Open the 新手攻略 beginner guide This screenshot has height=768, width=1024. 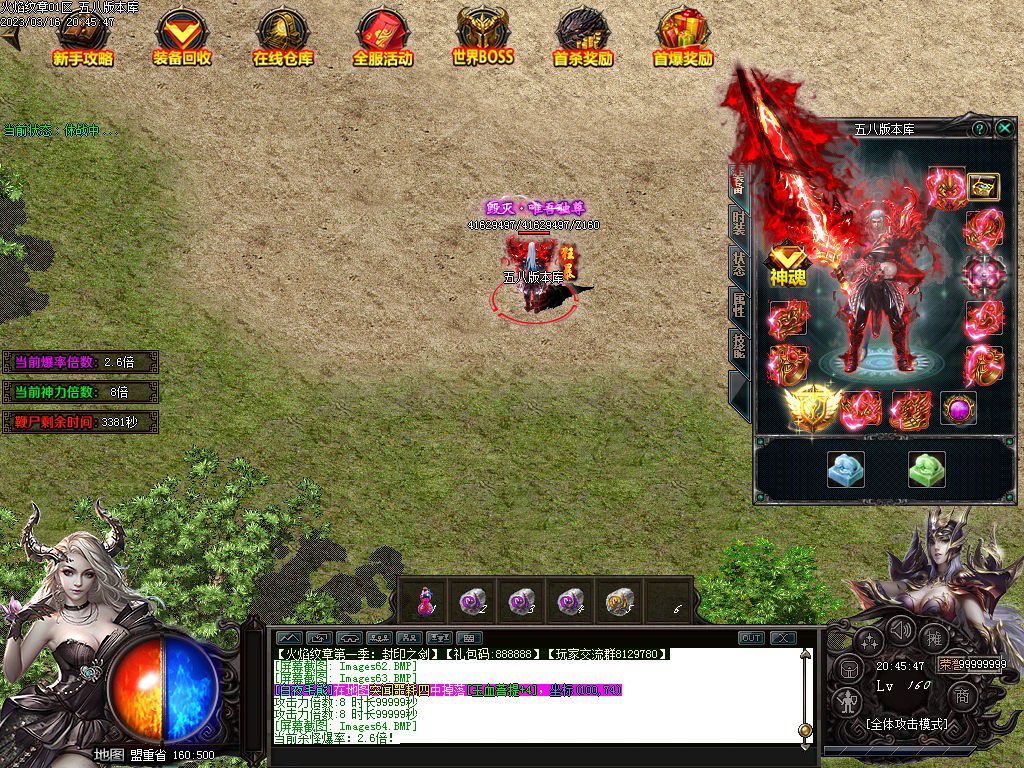coord(83,38)
